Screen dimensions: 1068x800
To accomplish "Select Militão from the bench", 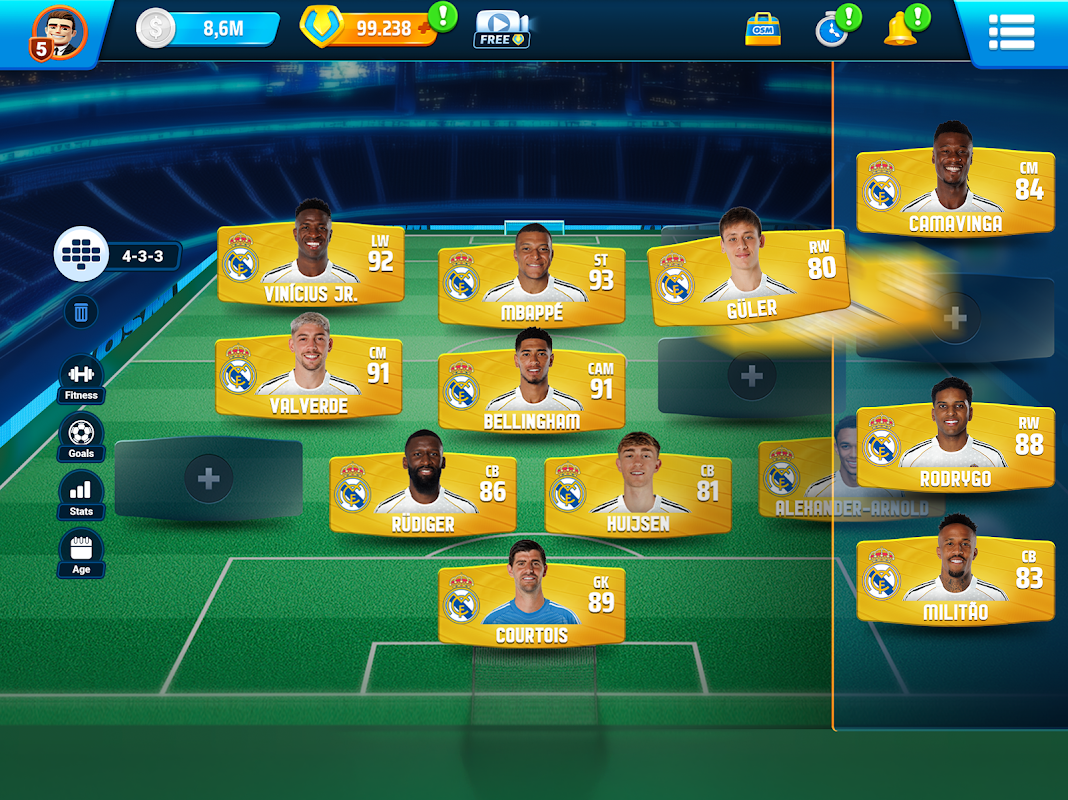I will (x=955, y=581).
